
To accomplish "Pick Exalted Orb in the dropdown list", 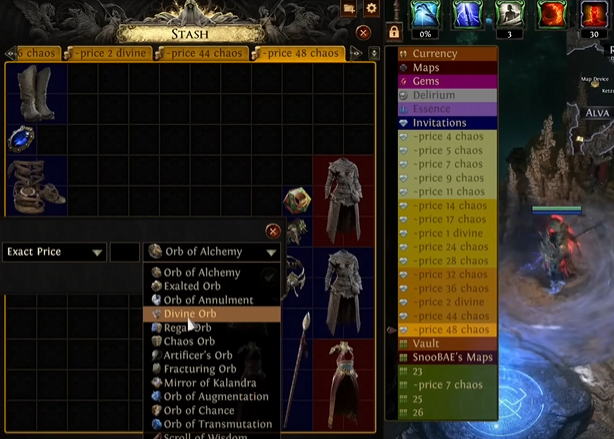I will [x=192, y=286].
